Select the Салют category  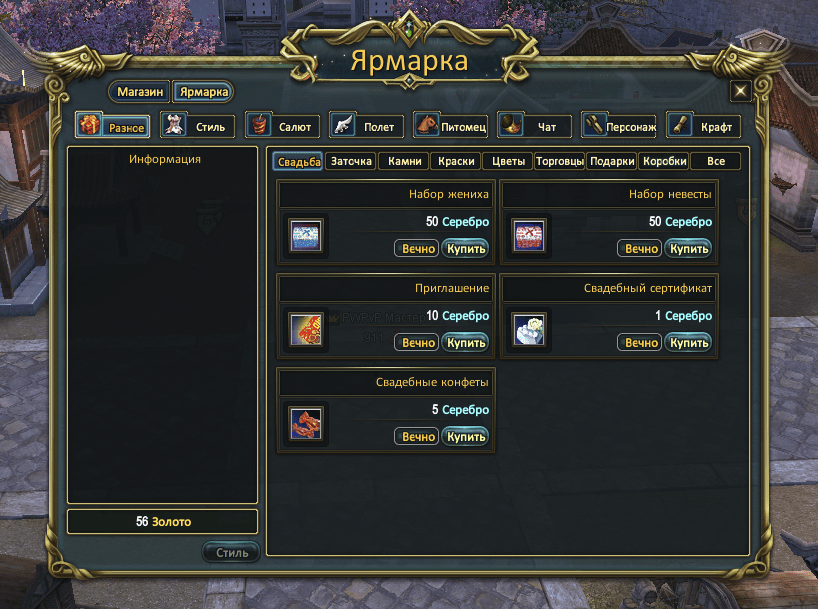(x=283, y=127)
